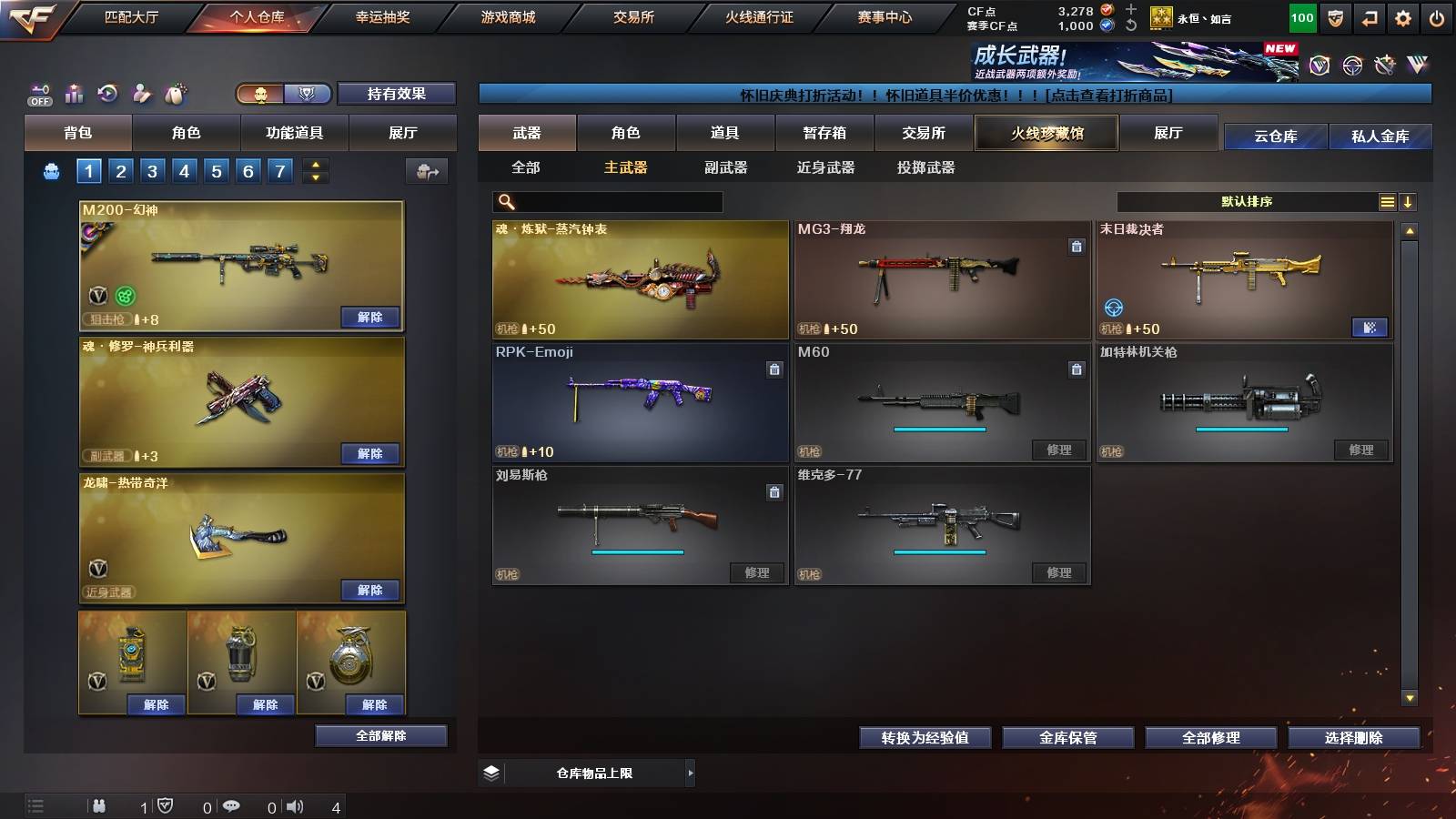Open the friends icon in bottom status bar
Screen dimensions: 1456x819
point(100,805)
